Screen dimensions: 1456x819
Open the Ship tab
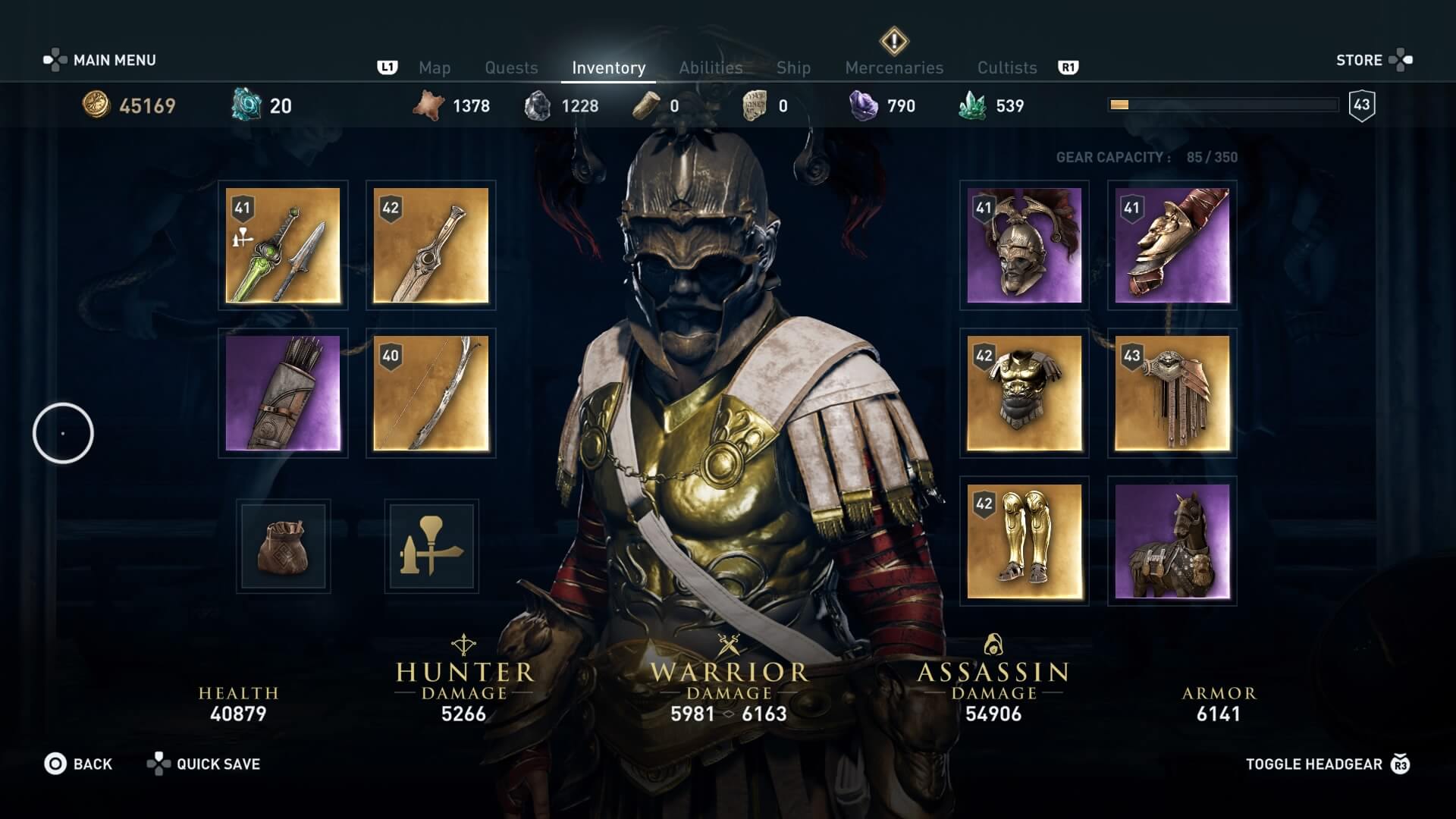(x=793, y=68)
